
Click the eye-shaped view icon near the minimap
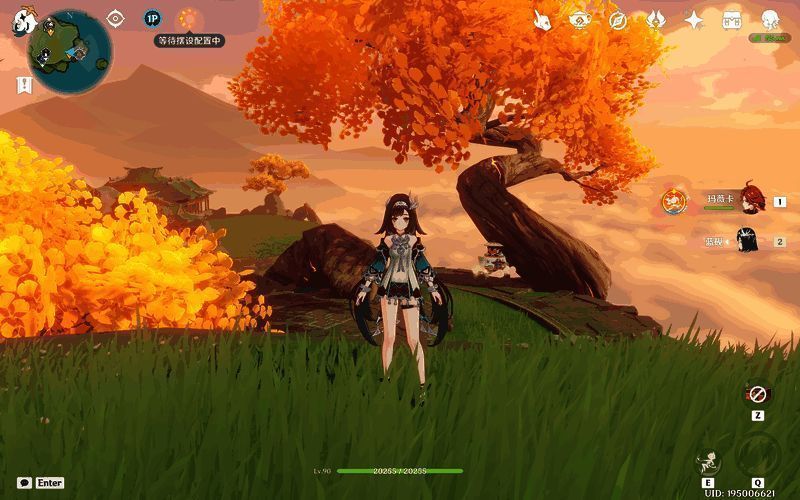tap(116, 18)
